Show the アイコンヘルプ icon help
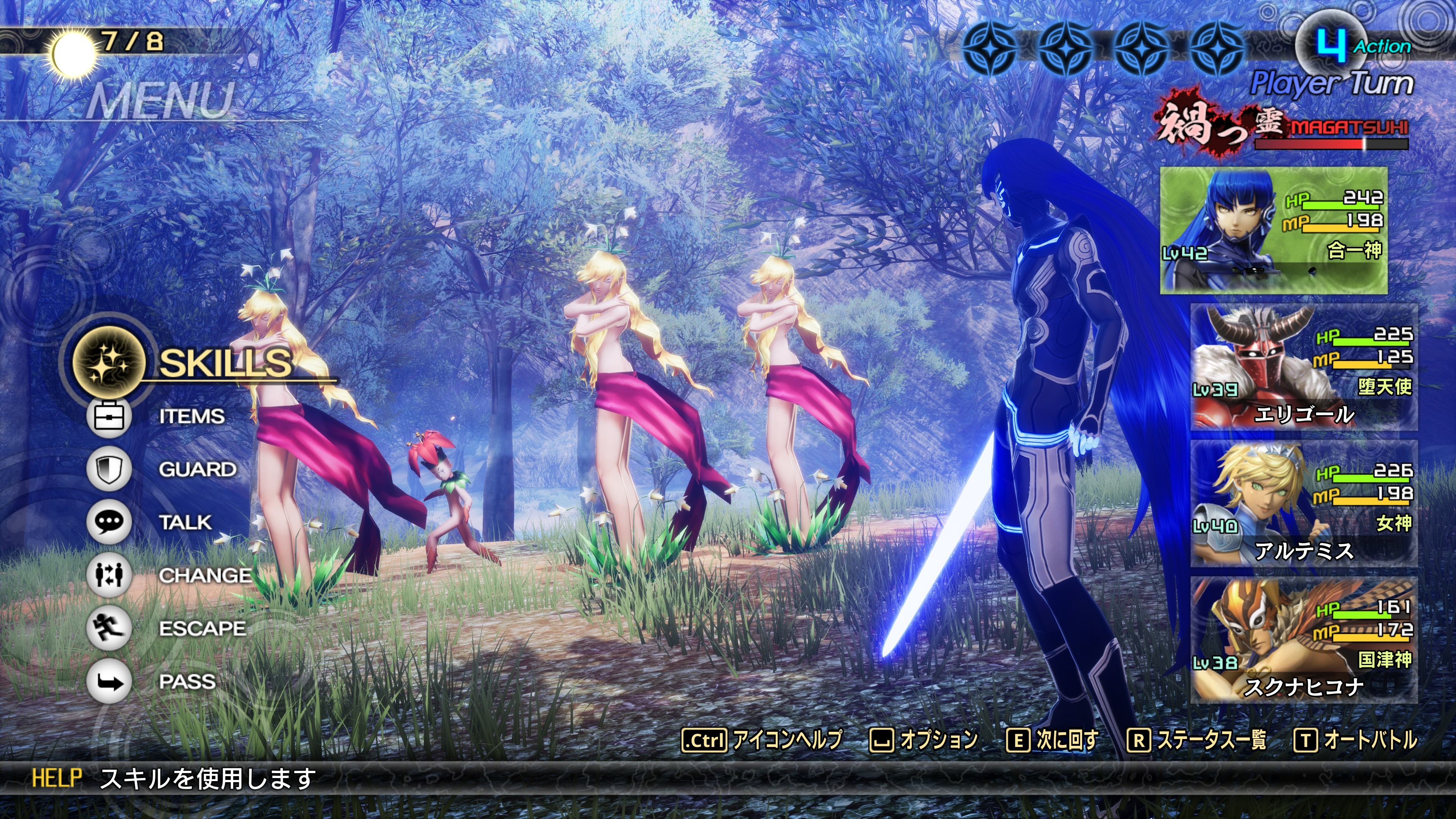 762,740
